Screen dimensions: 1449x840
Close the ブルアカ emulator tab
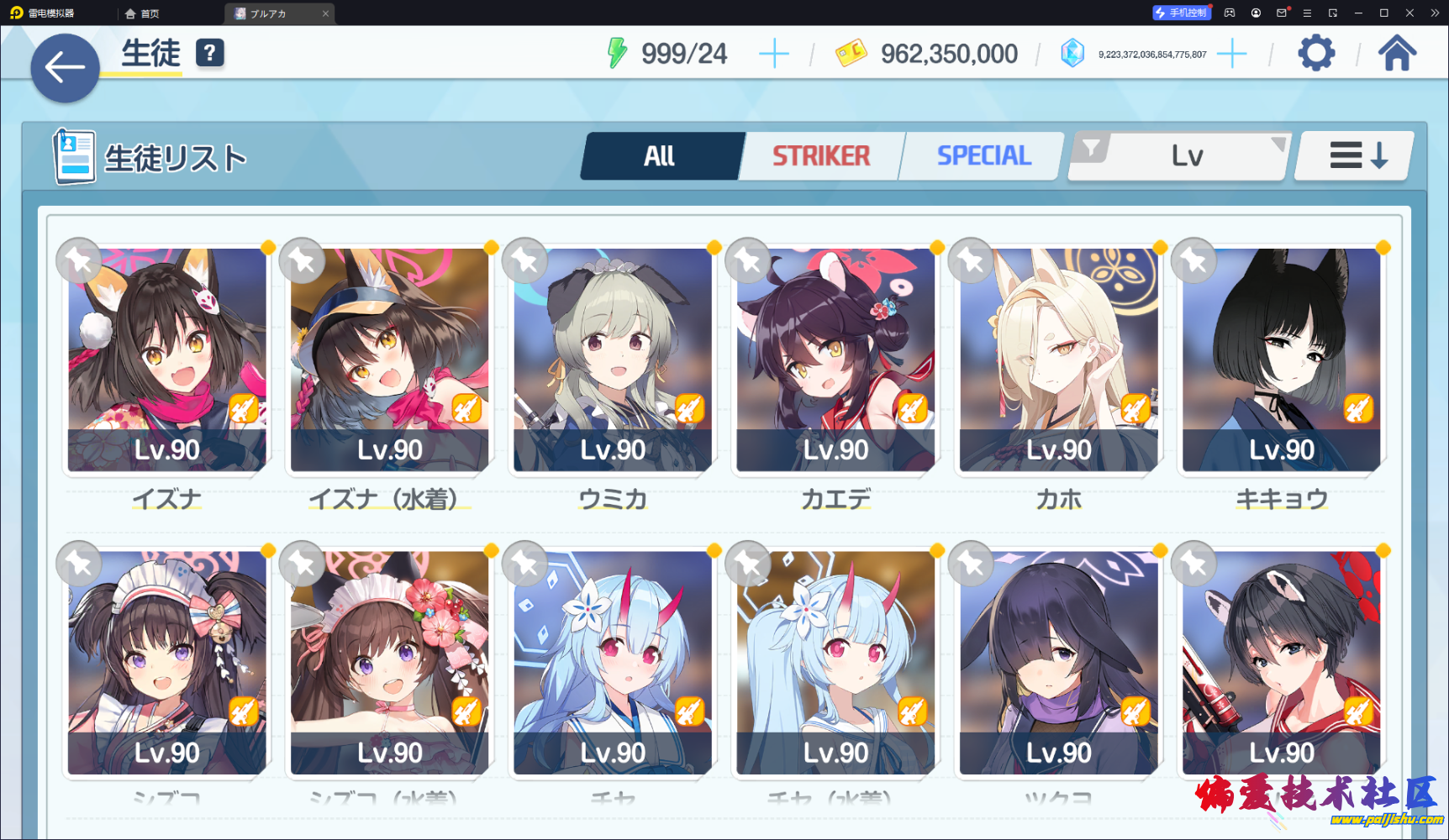click(x=325, y=13)
